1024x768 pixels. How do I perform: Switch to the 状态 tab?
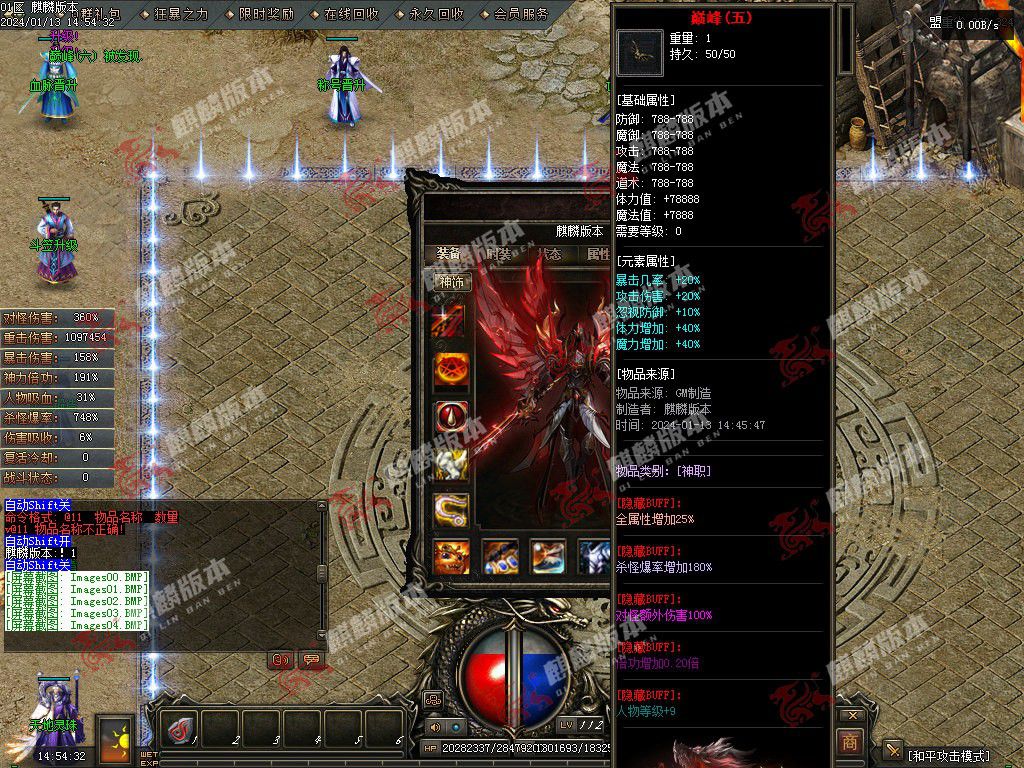[x=549, y=254]
